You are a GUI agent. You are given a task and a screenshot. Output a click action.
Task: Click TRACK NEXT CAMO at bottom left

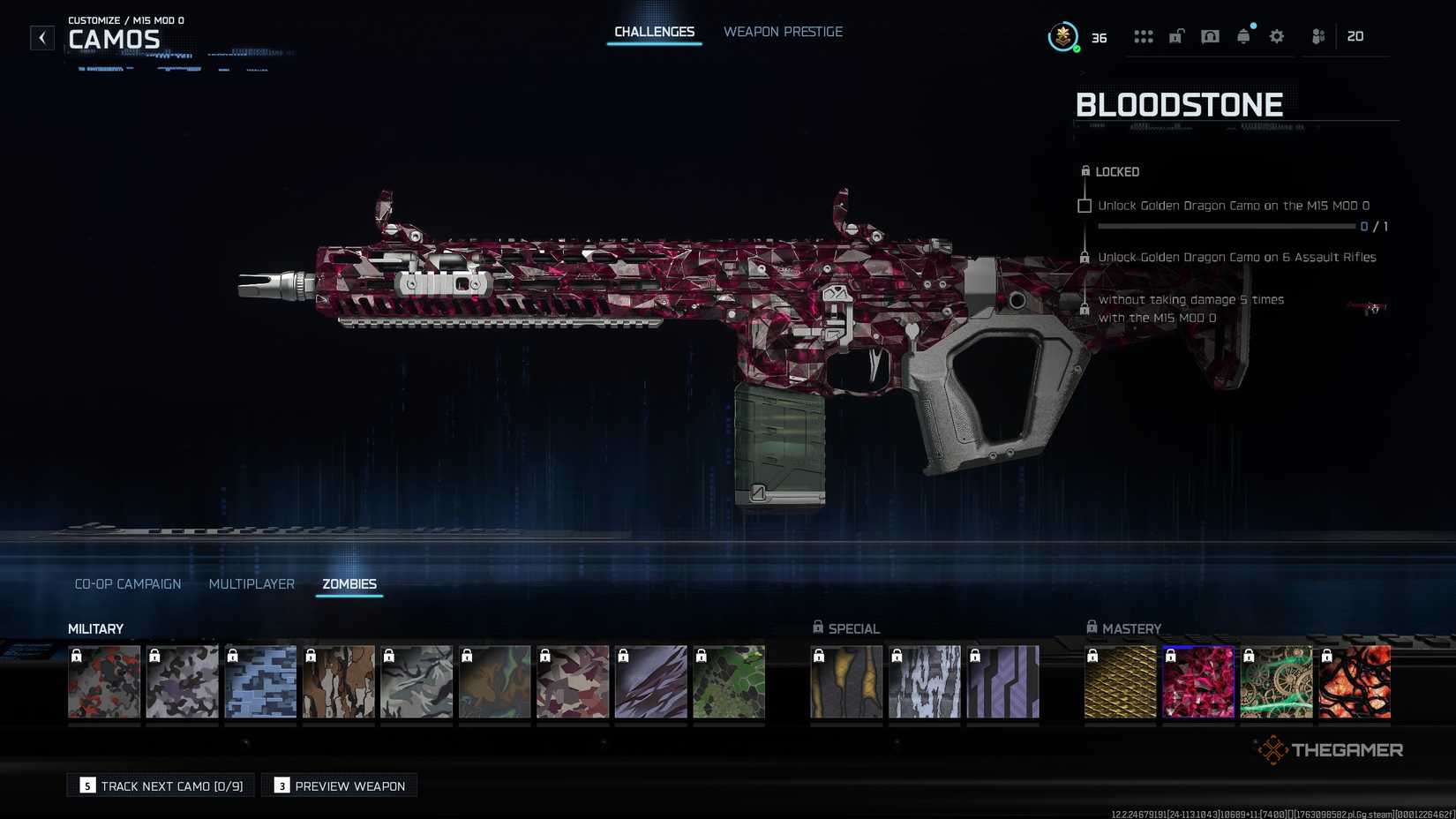click(x=160, y=785)
